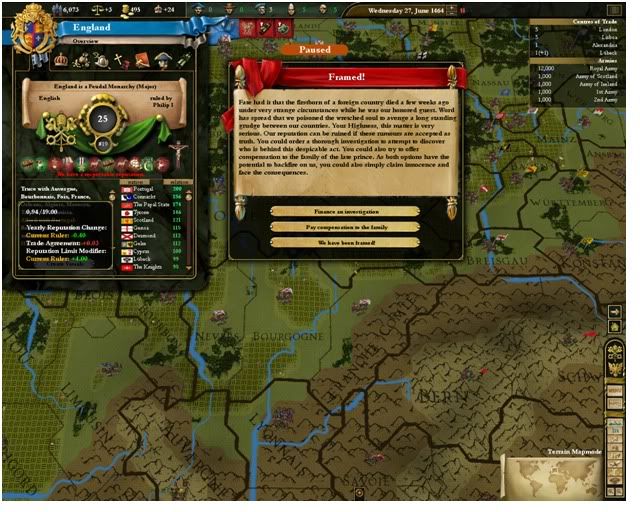The image size is (640, 512).
Task: Pick the "We have been framed!" response
Action: click(x=344, y=242)
